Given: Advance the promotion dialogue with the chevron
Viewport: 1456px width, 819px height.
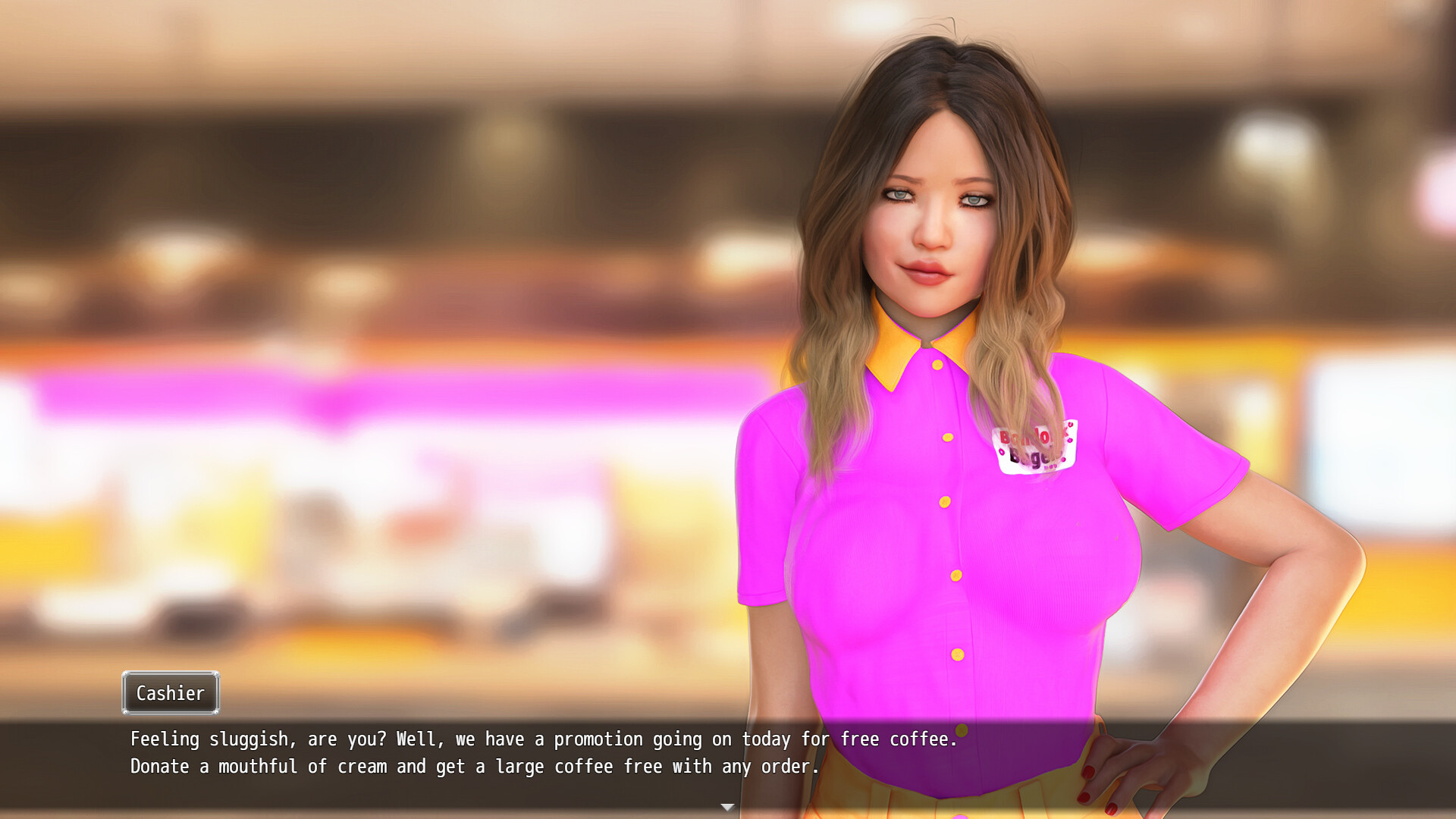Looking at the screenshot, I should click(728, 807).
